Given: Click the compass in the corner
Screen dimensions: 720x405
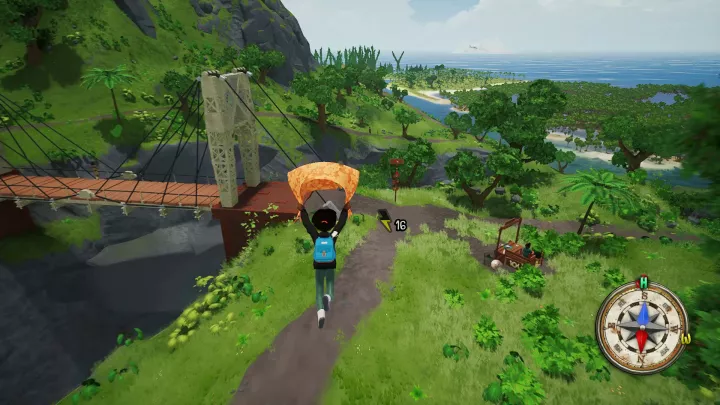Looking at the screenshot, I should pos(641,327).
